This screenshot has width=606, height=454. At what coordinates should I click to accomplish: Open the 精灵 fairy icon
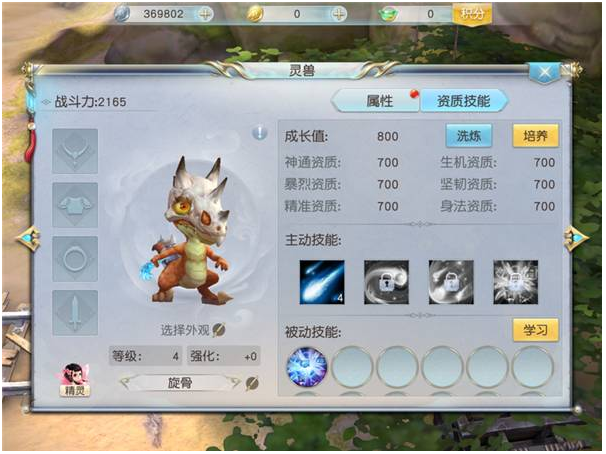click(75, 380)
